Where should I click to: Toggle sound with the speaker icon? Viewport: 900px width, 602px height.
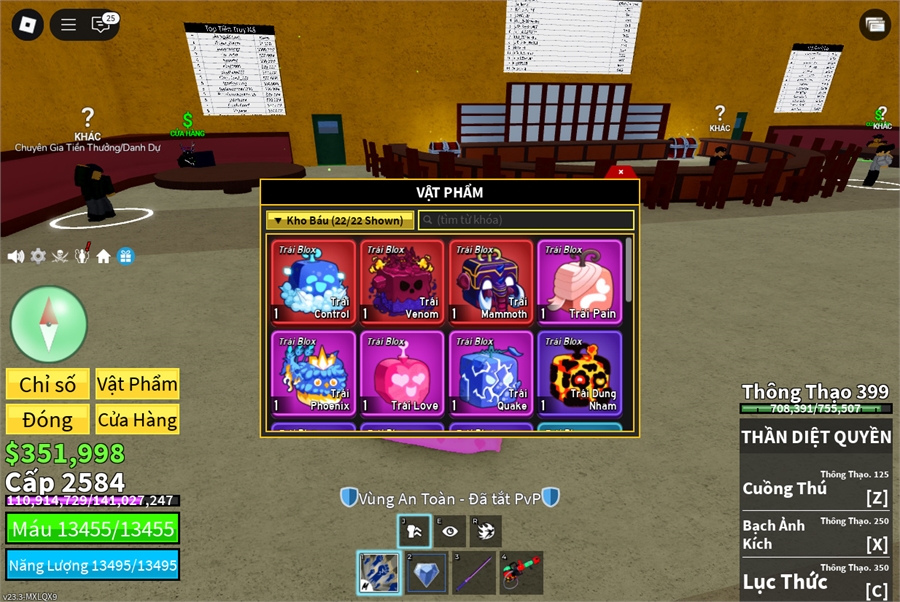(16, 256)
